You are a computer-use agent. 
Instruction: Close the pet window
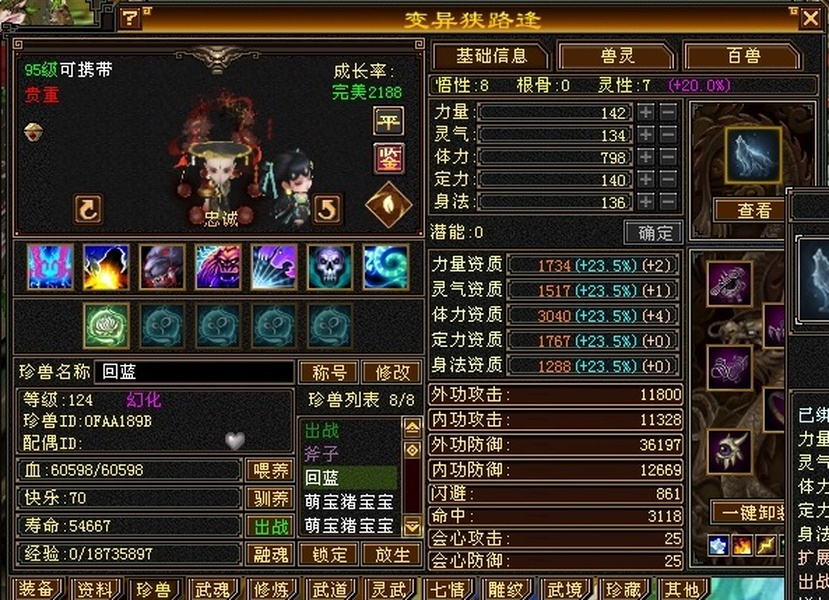pyautogui.click(x=810, y=18)
